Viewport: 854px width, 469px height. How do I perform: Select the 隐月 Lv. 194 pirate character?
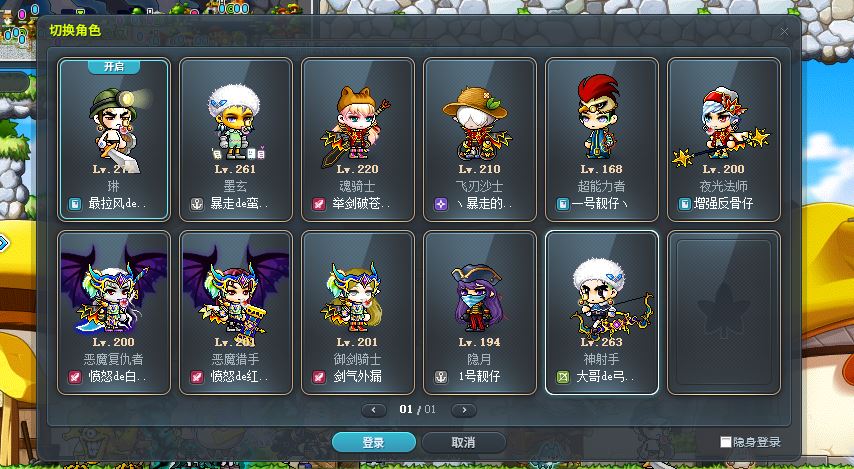point(480,312)
